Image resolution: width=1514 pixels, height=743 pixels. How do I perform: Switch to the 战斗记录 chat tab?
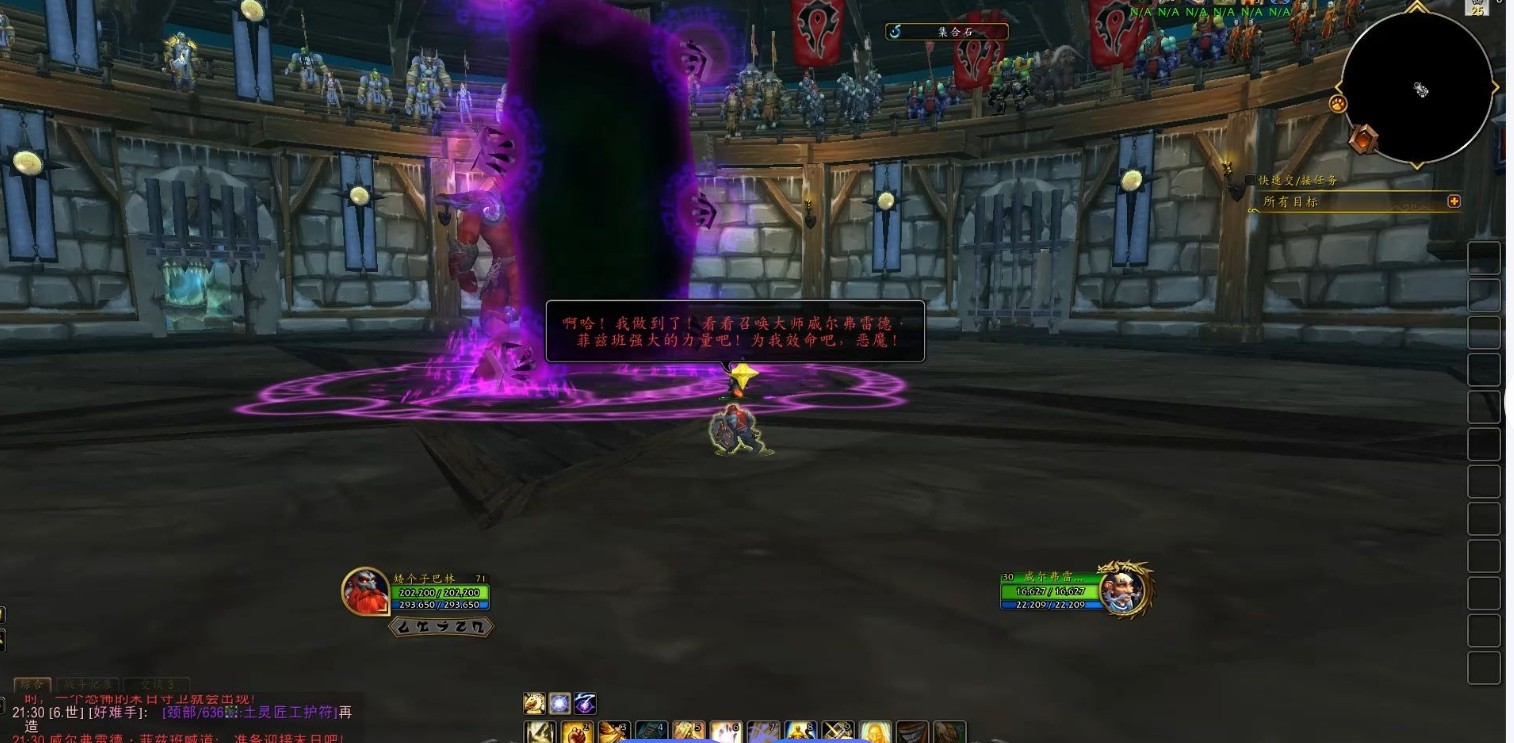click(87, 684)
